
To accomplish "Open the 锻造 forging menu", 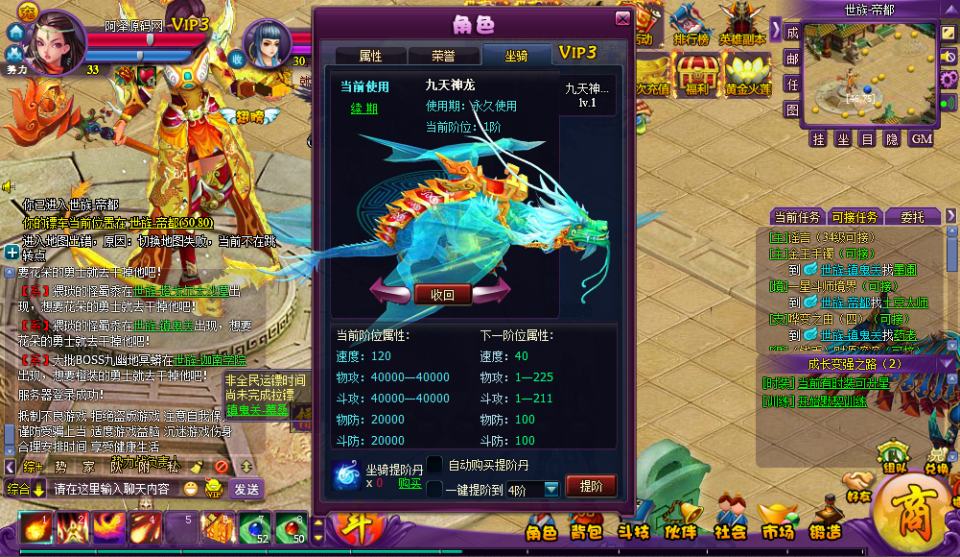I will tap(824, 532).
